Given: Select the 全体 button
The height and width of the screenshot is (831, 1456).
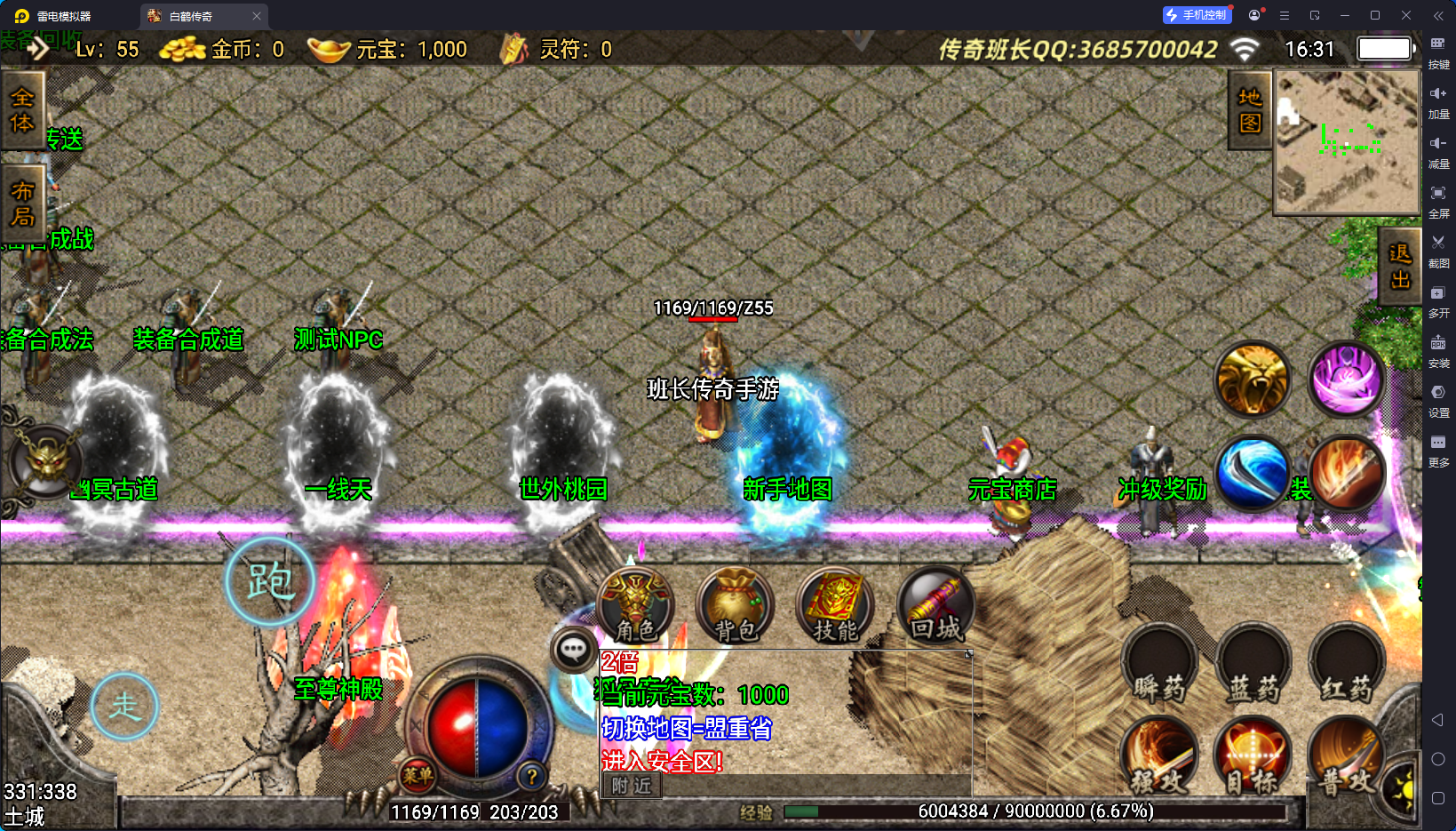Looking at the screenshot, I should tap(22, 110).
